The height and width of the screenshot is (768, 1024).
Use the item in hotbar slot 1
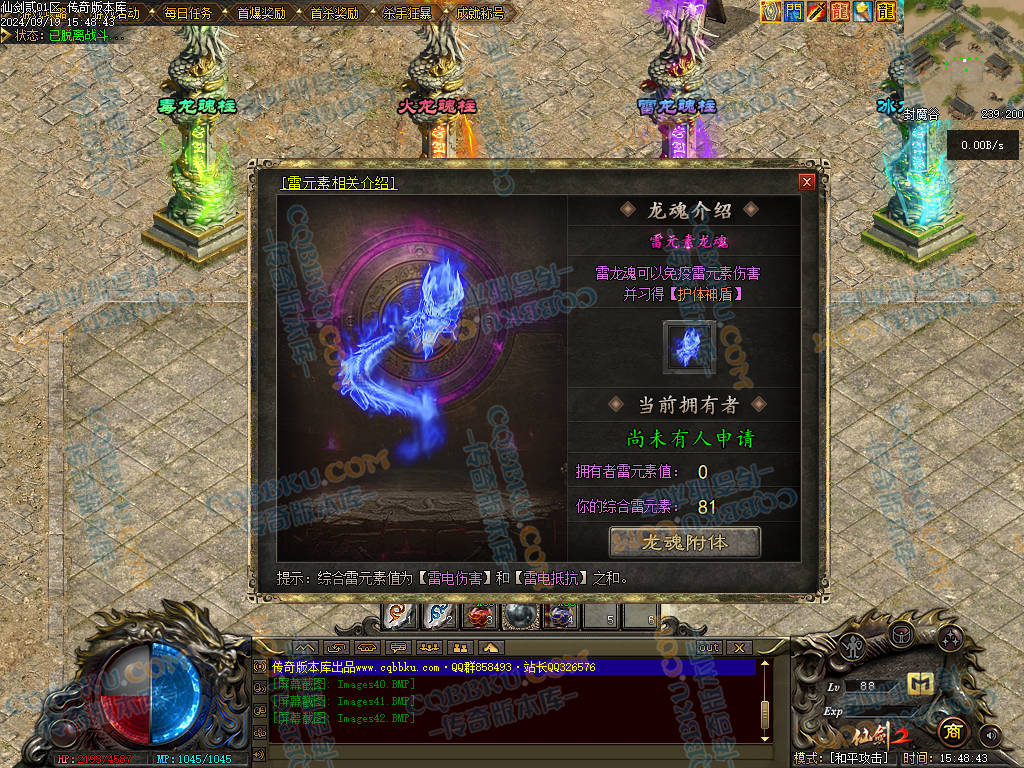399,616
